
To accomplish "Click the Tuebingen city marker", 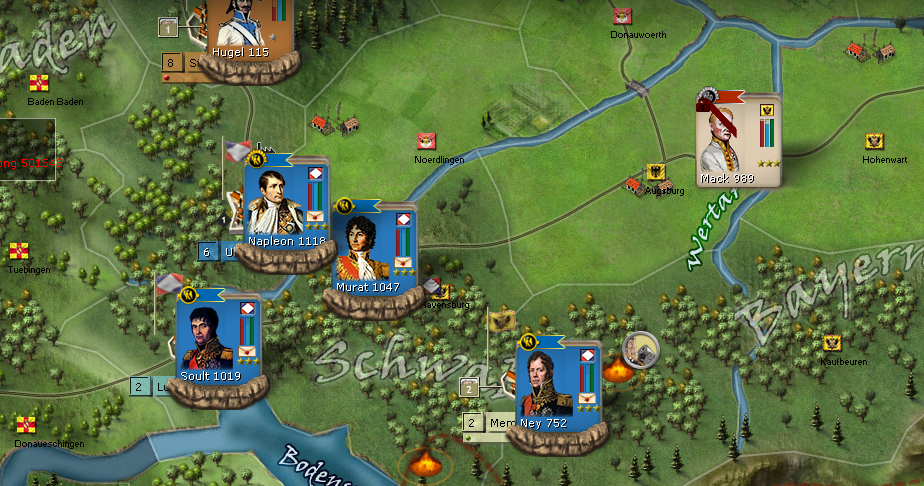I will [x=19, y=251].
